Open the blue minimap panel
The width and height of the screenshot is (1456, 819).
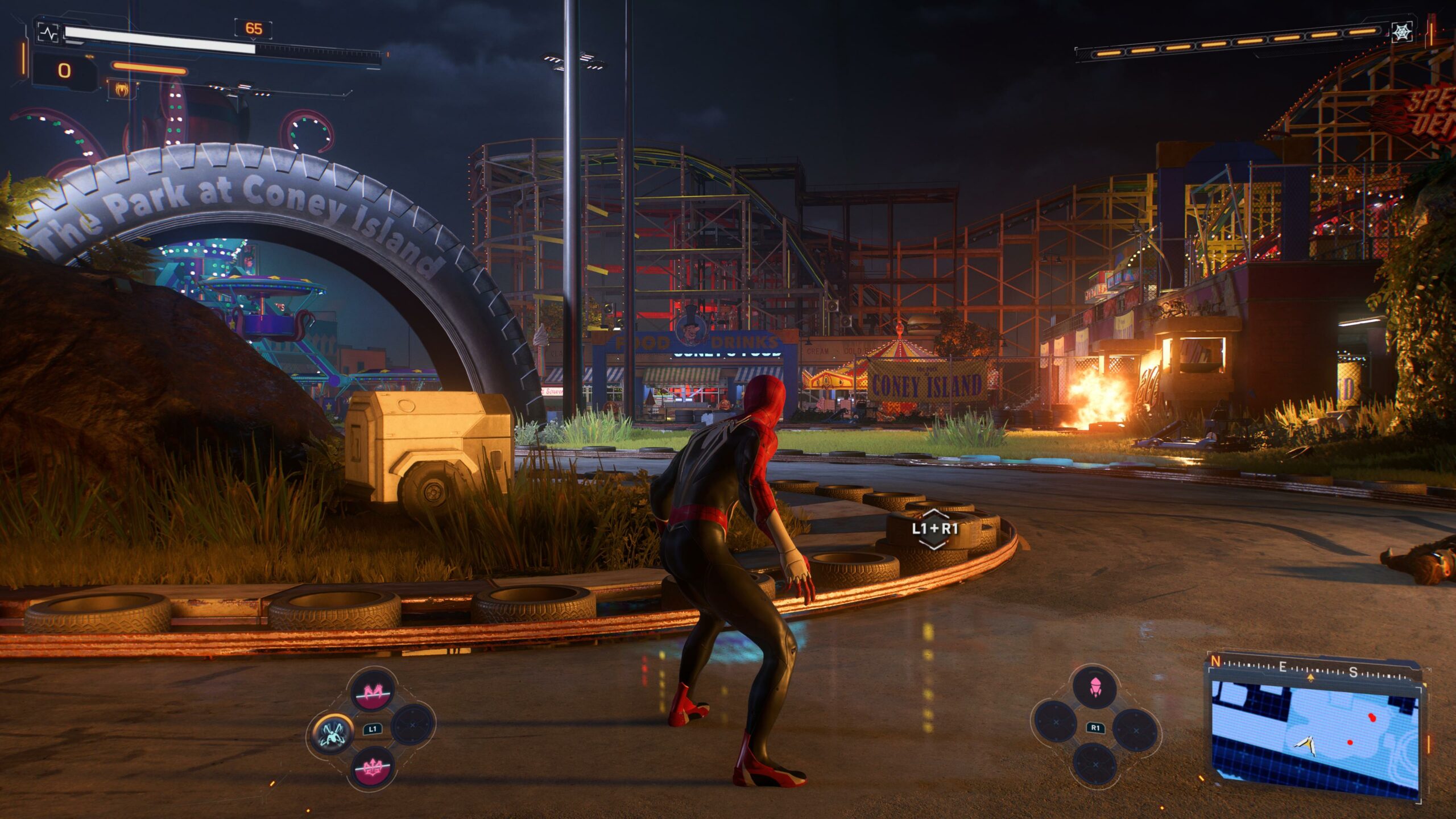(1315, 732)
